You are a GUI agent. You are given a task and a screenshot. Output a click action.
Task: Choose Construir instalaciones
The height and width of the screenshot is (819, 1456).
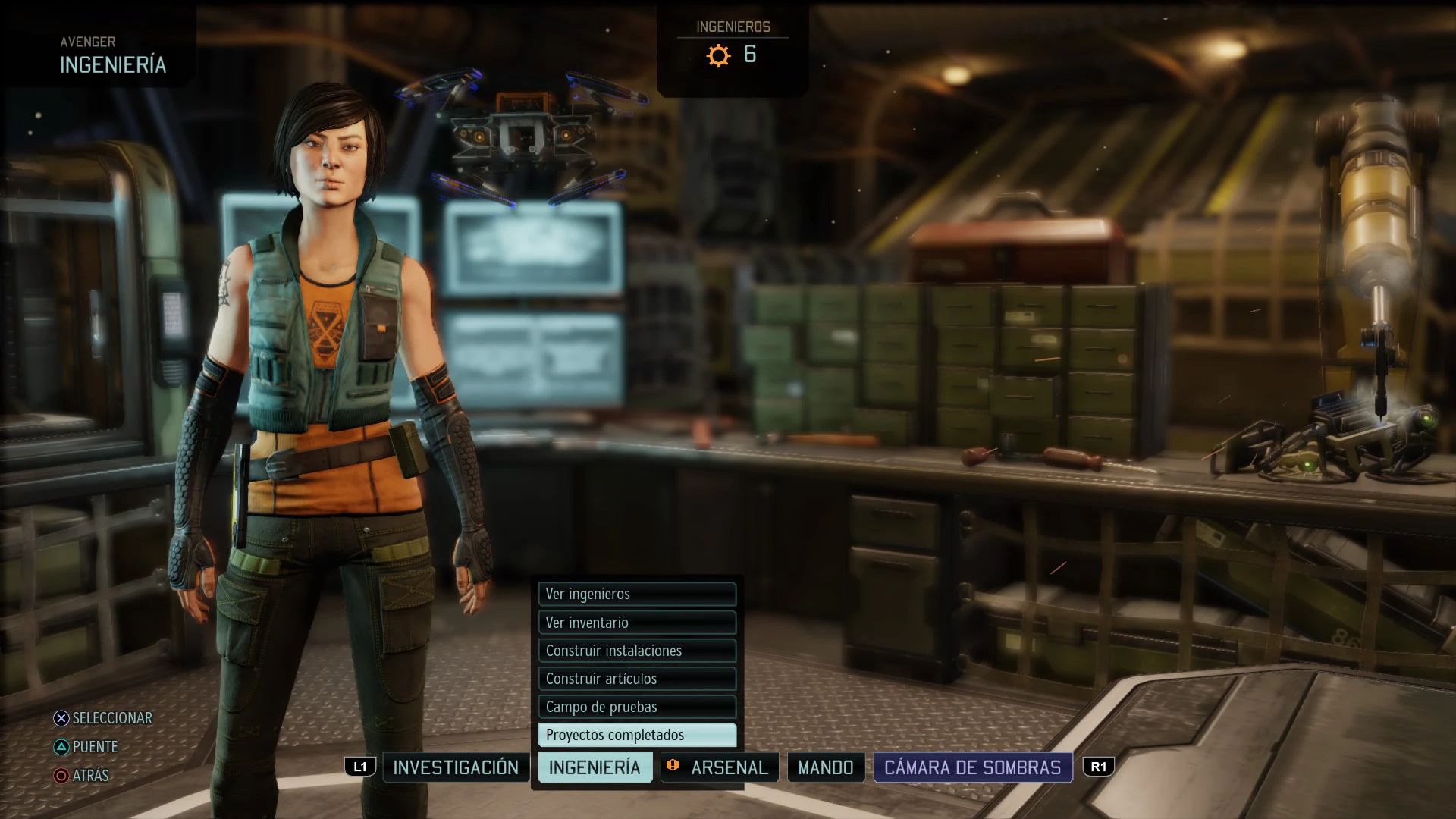tap(637, 651)
